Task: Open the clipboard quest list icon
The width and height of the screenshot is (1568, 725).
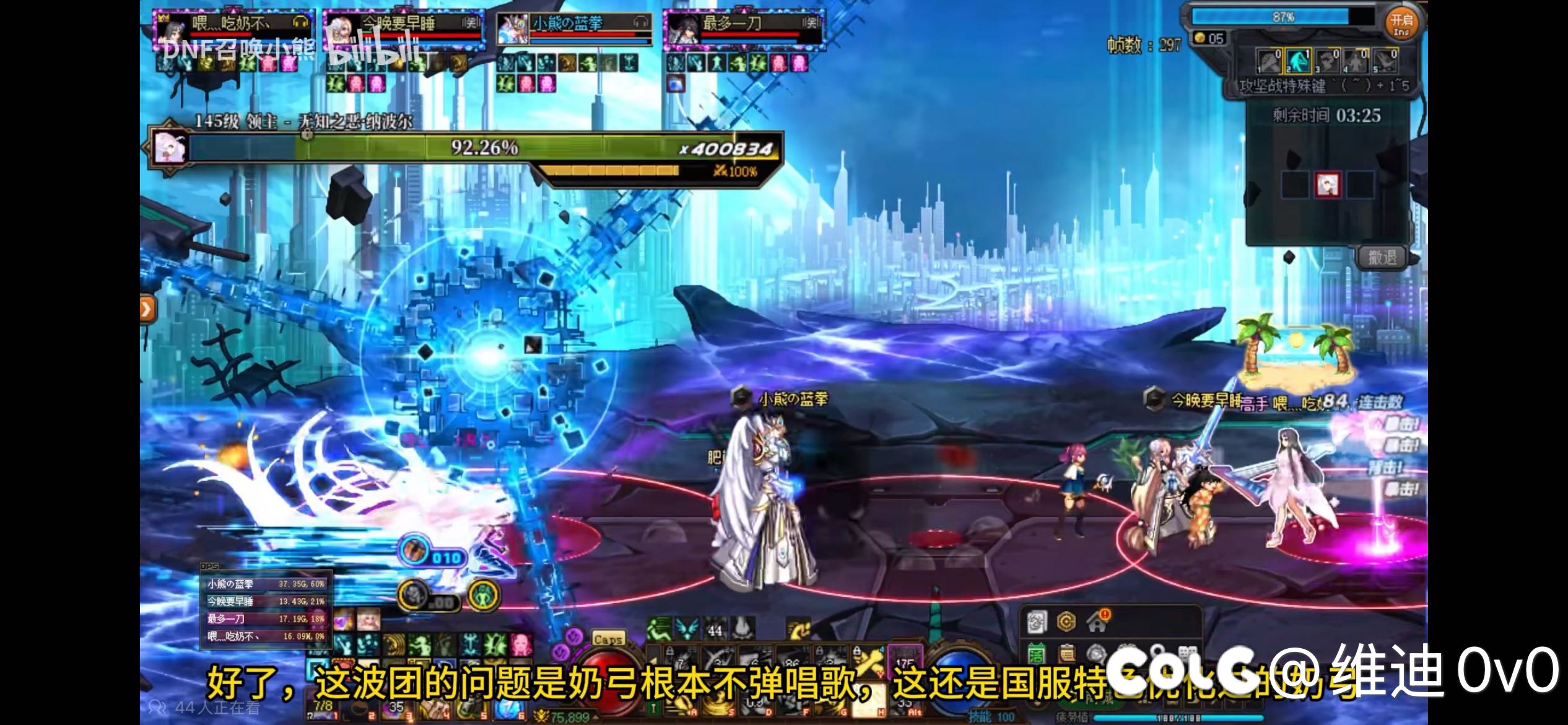Action: coord(1066,654)
